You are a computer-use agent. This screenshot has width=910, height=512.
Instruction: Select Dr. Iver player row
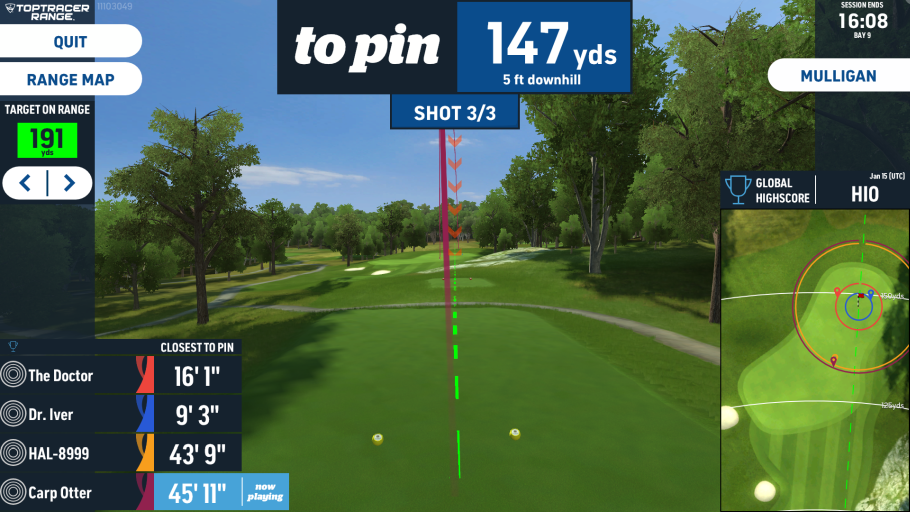(120, 415)
